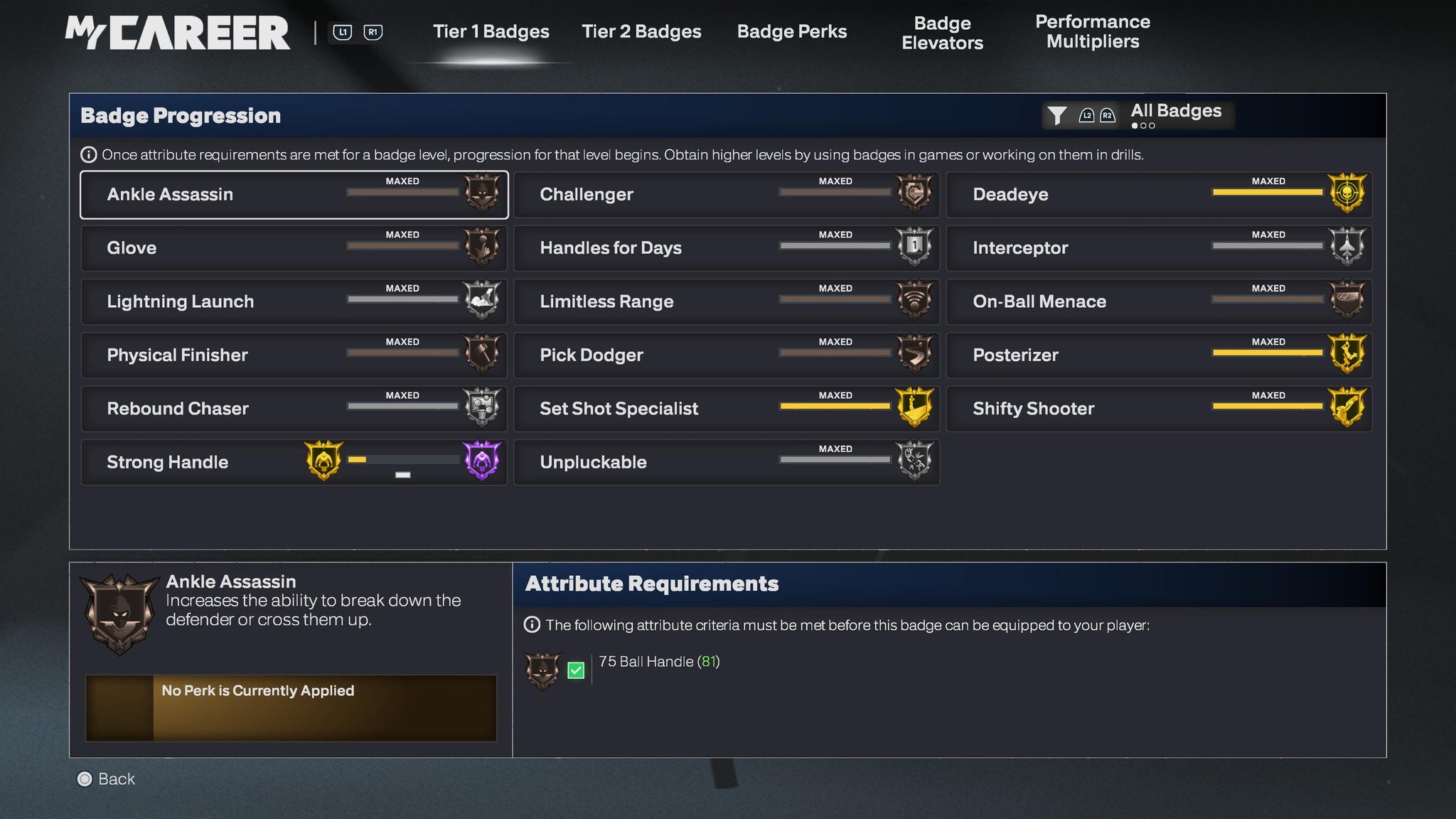Image resolution: width=1456 pixels, height=819 pixels.
Task: Change the All Badges filter
Action: pyautogui.click(x=1137, y=114)
